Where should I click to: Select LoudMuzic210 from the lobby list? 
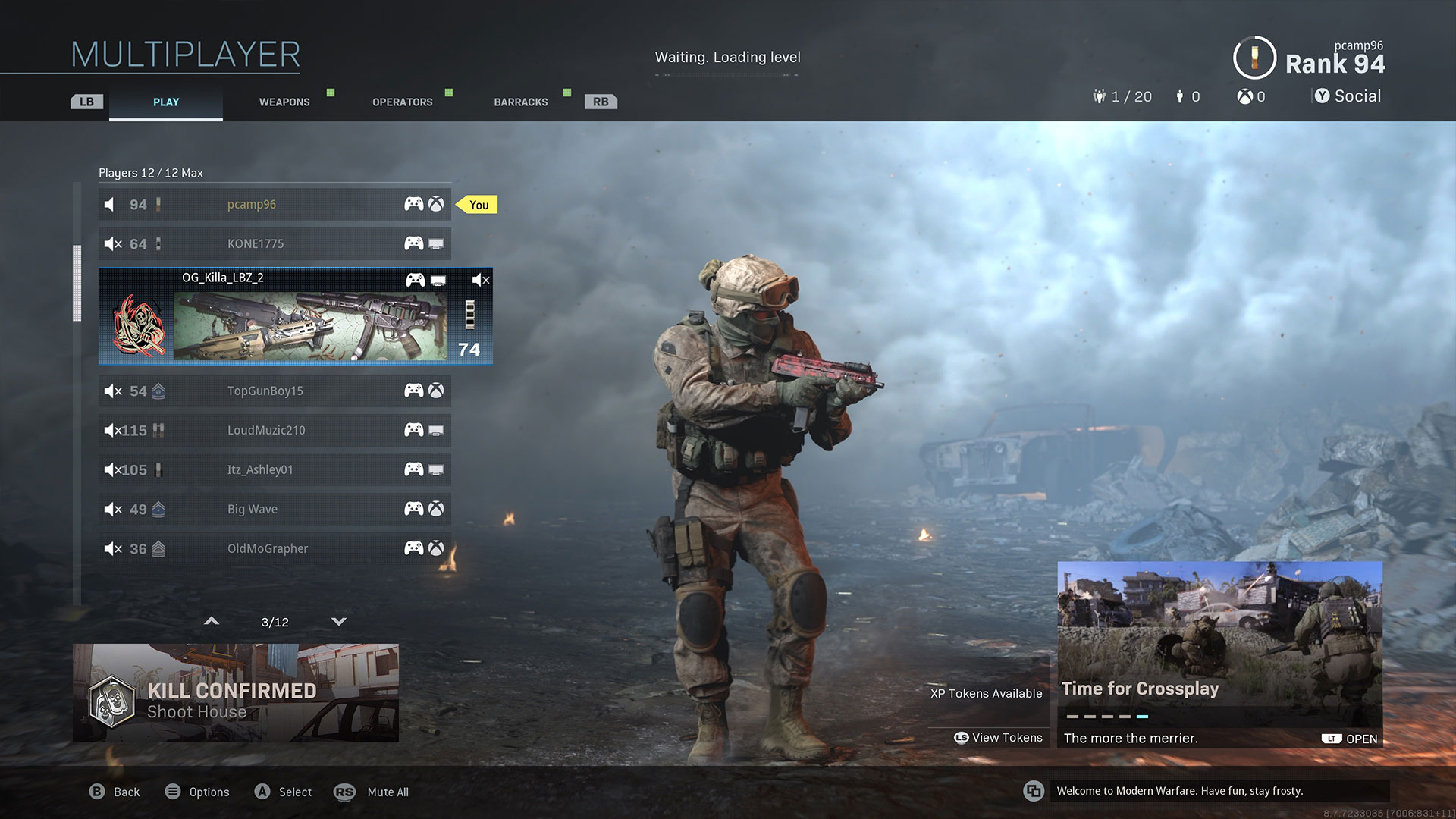coord(275,430)
